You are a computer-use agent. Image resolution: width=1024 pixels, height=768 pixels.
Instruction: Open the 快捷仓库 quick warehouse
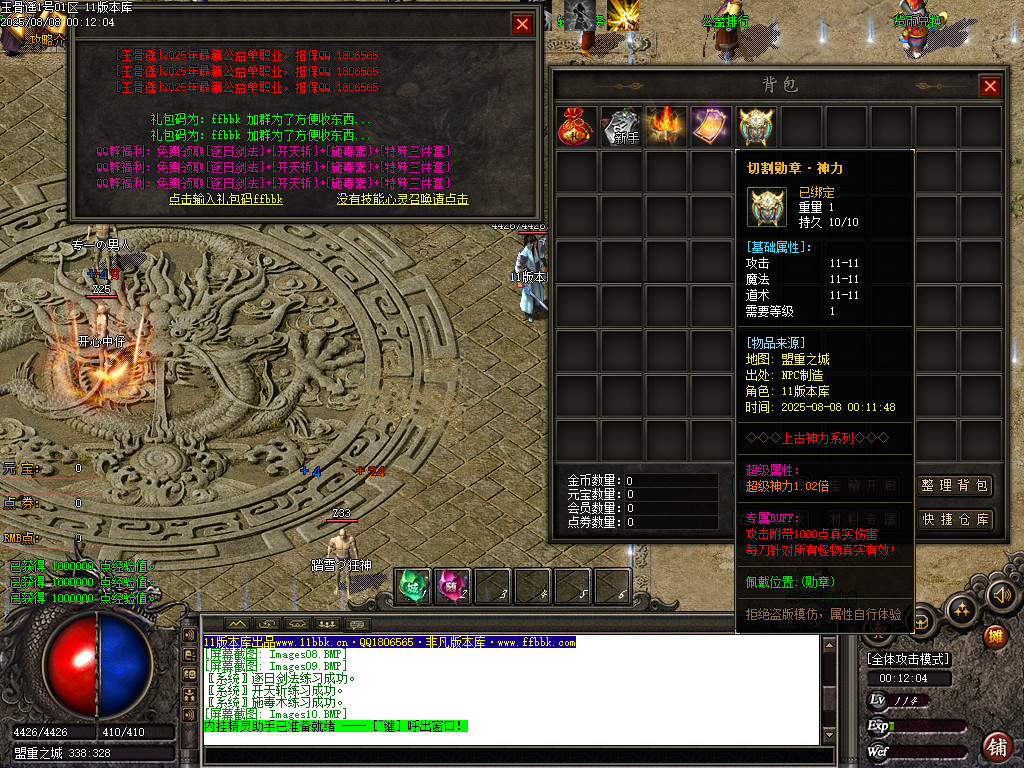click(x=956, y=519)
